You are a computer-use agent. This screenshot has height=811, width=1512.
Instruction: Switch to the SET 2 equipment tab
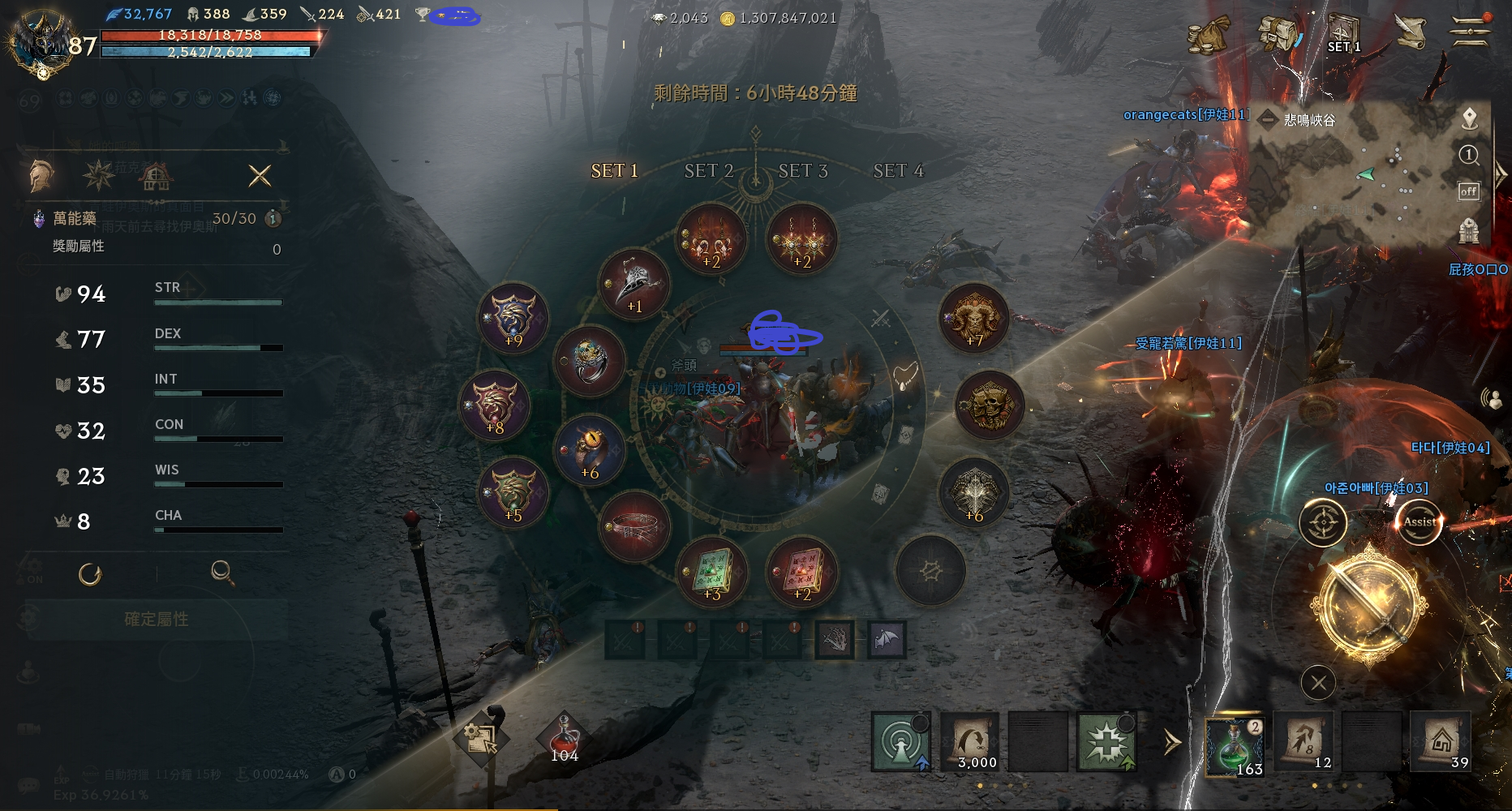708,171
